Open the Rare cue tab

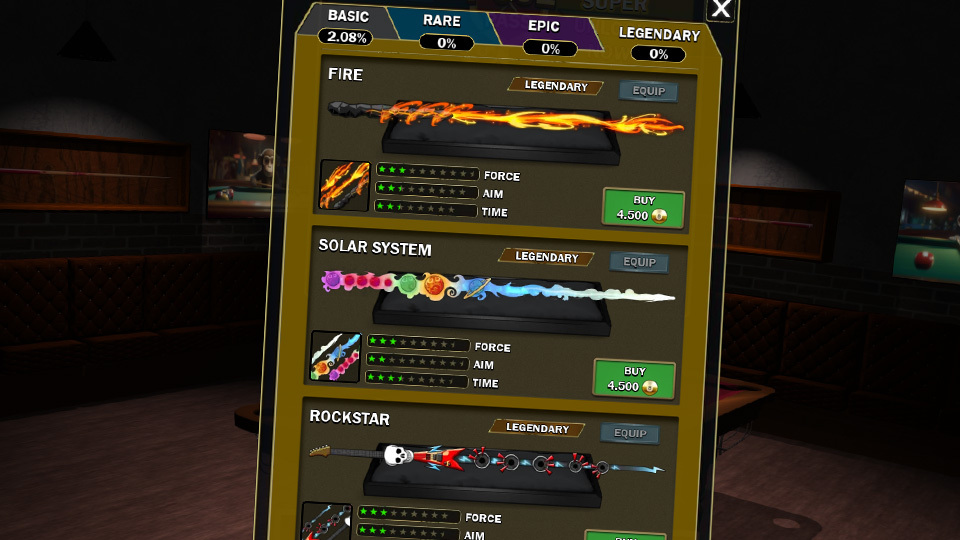tap(443, 28)
